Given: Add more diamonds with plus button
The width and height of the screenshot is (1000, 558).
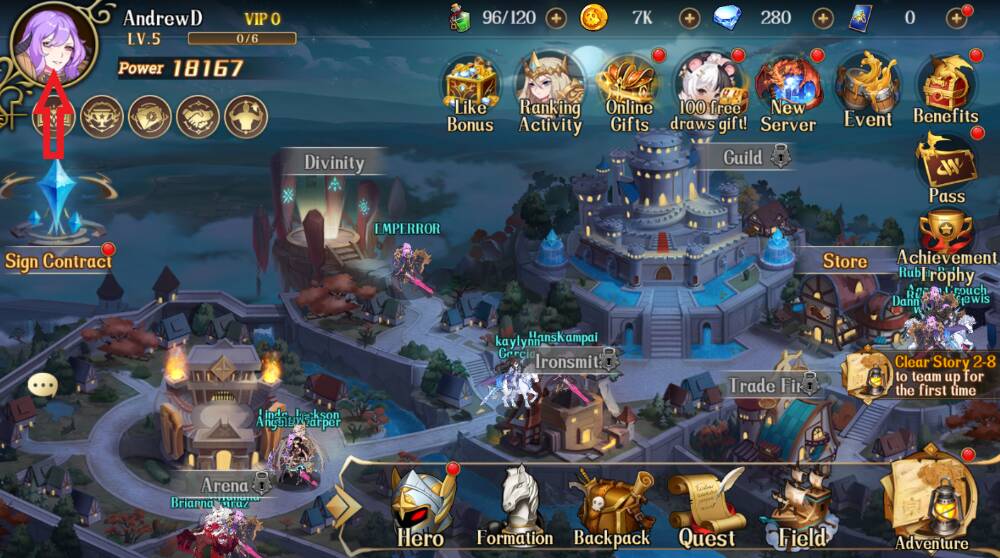Looking at the screenshot, I should click(x=823, y=17).
